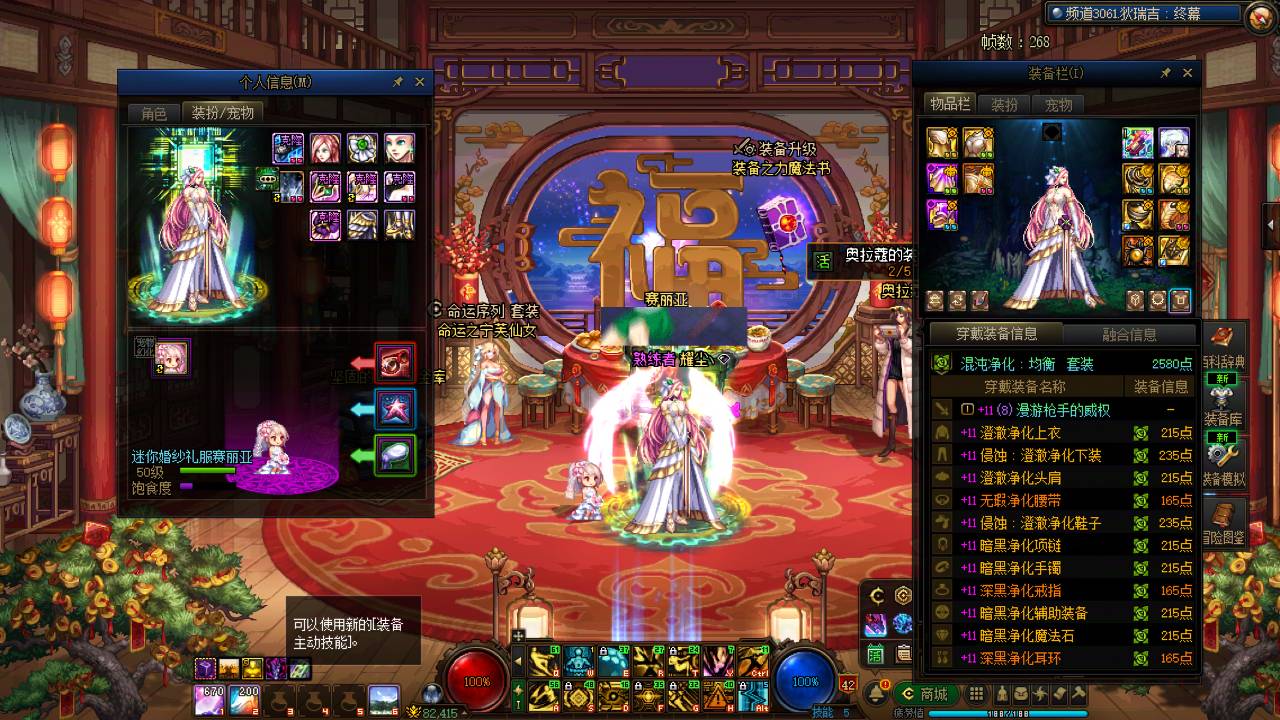Select the 物品栏 tab in equipment window
This screenshot has width=1280, height=720.
pos(949,104)
